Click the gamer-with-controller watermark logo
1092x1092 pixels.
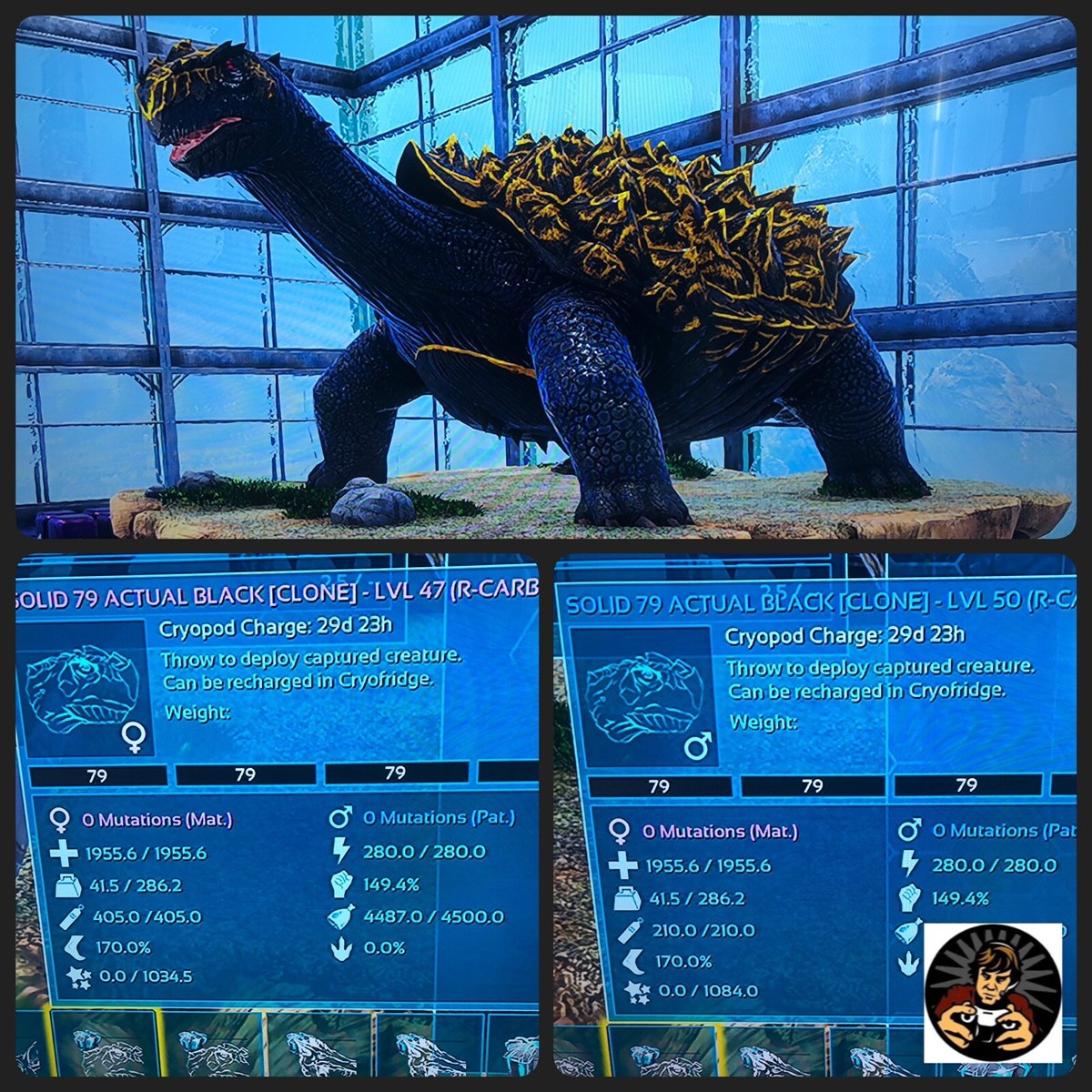click(994, 993)
